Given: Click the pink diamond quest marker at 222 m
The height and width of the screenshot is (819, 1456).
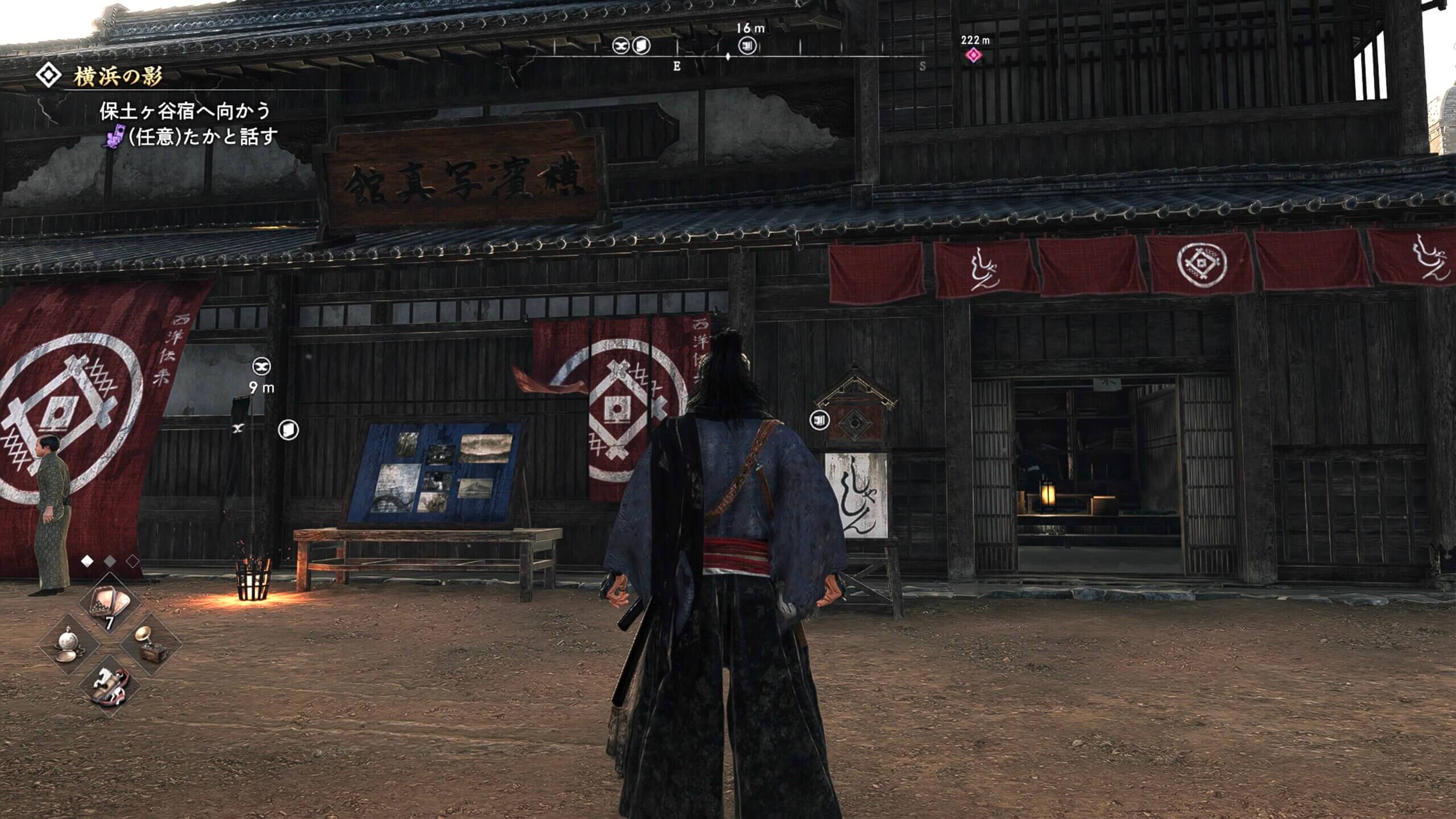Looking at the screenshot, I should pyautogui.click(x=974, y=55).
